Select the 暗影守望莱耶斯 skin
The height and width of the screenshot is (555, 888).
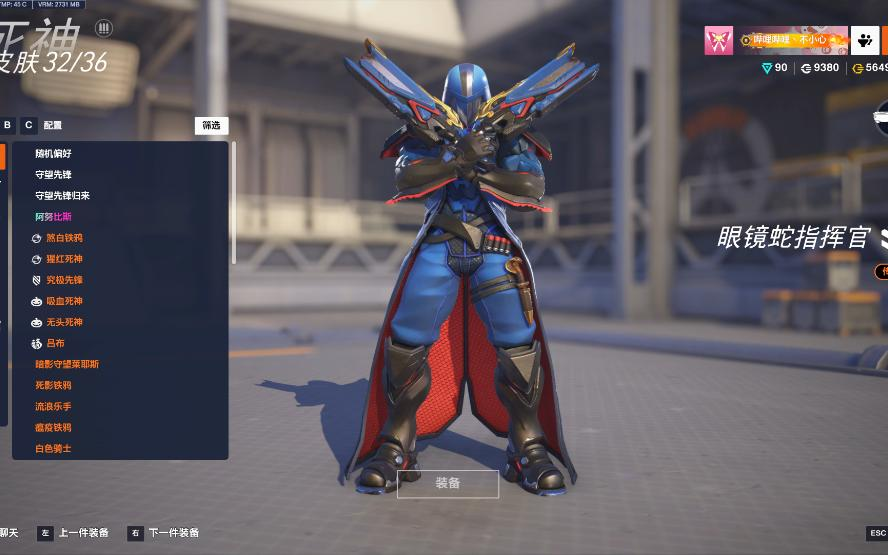pyautogui.click(x=67, y=364)
